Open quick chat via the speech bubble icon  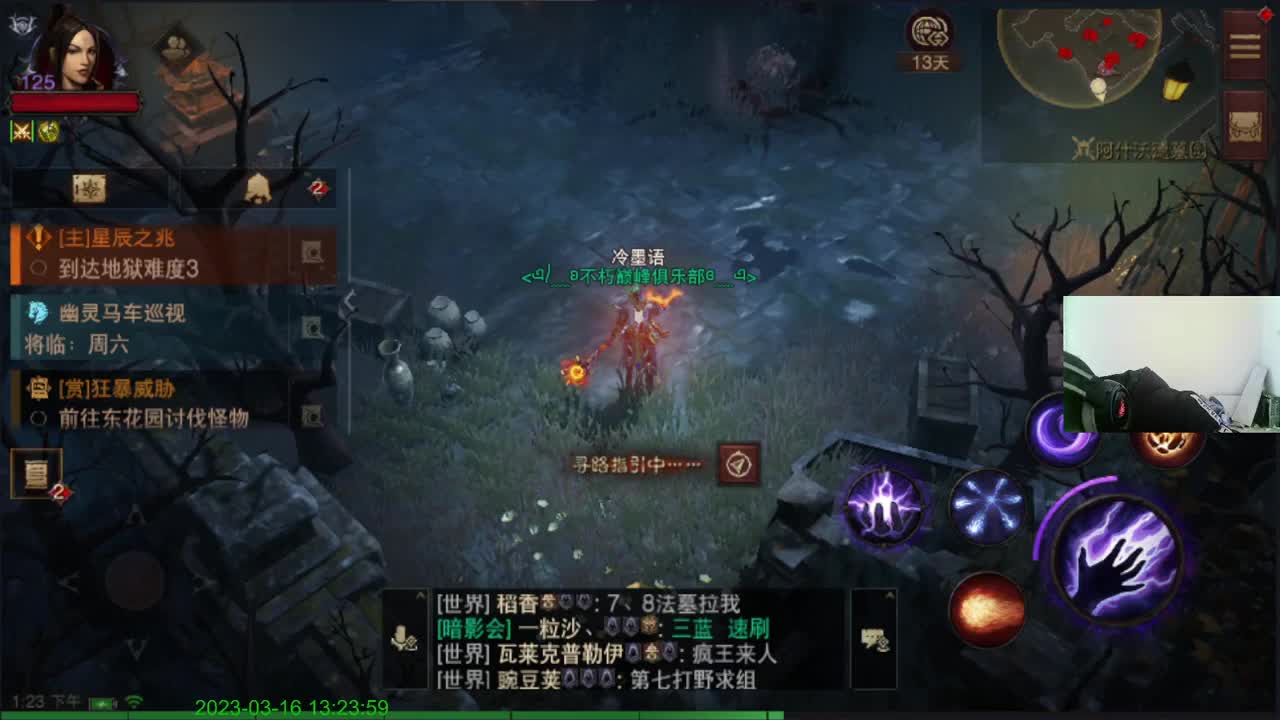click(x=872, y=640)
